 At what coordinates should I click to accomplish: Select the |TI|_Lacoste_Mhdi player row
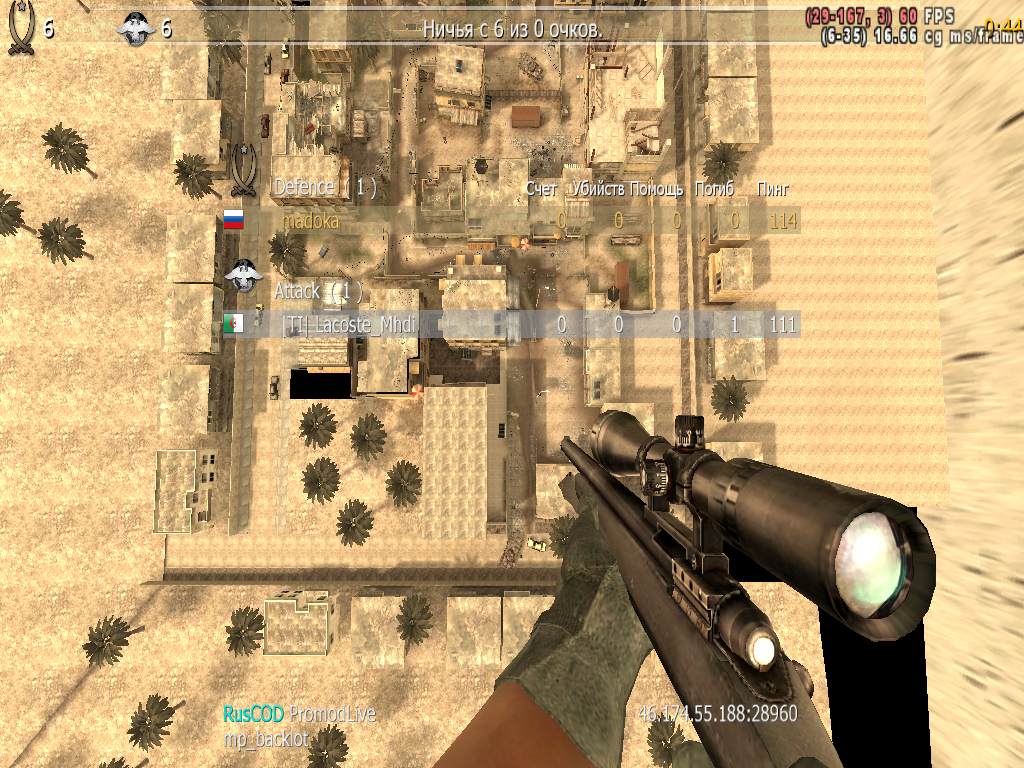pyautogui.click(x=348, y=324)
